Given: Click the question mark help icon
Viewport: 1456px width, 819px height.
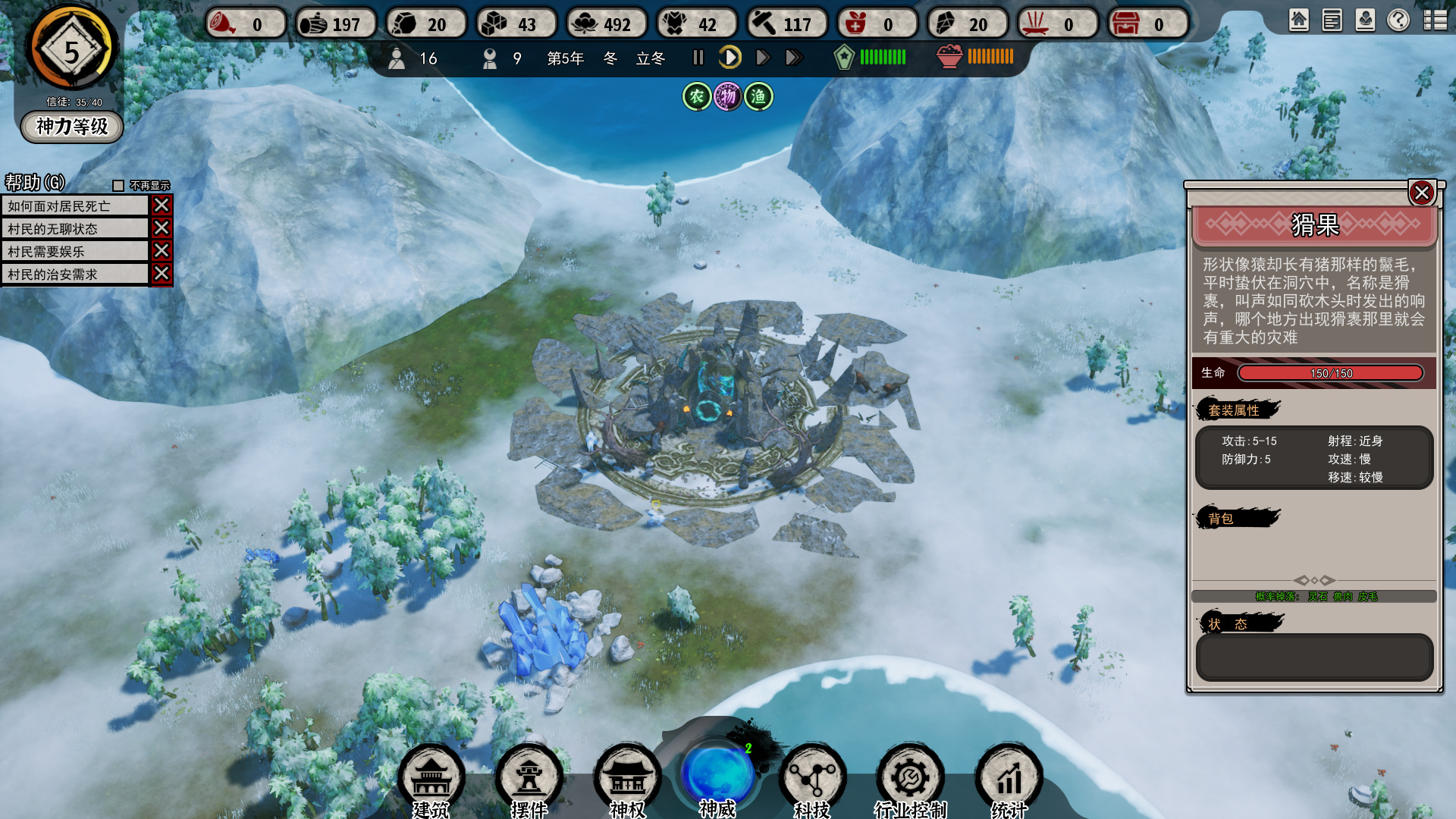Looking at the screenshot, I should coord(1398,20).
